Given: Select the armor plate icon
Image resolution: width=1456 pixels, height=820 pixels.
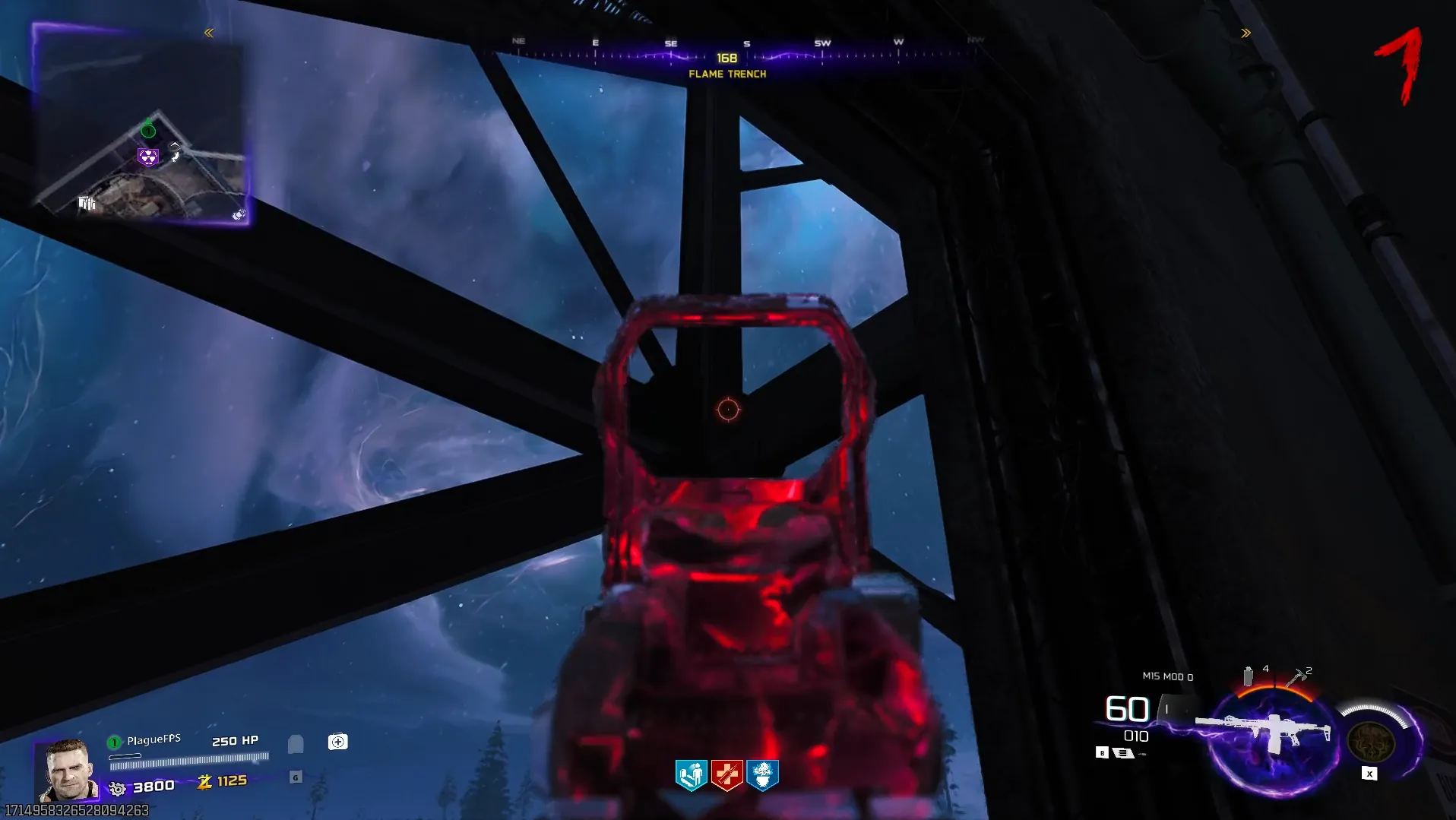Looking at the screenshot, I should [296, 743].
